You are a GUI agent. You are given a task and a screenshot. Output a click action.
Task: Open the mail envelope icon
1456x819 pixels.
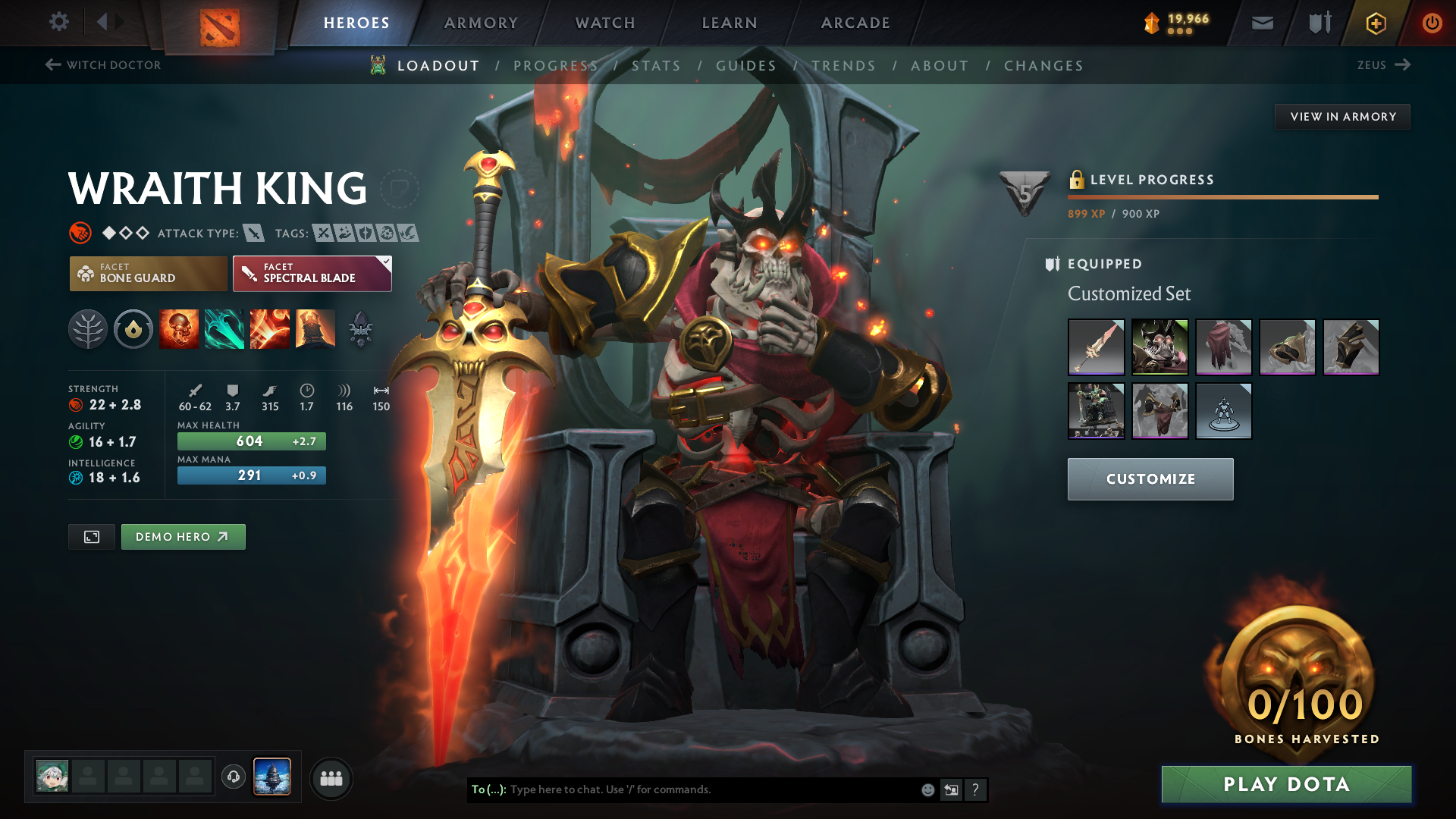(1261, 23)
